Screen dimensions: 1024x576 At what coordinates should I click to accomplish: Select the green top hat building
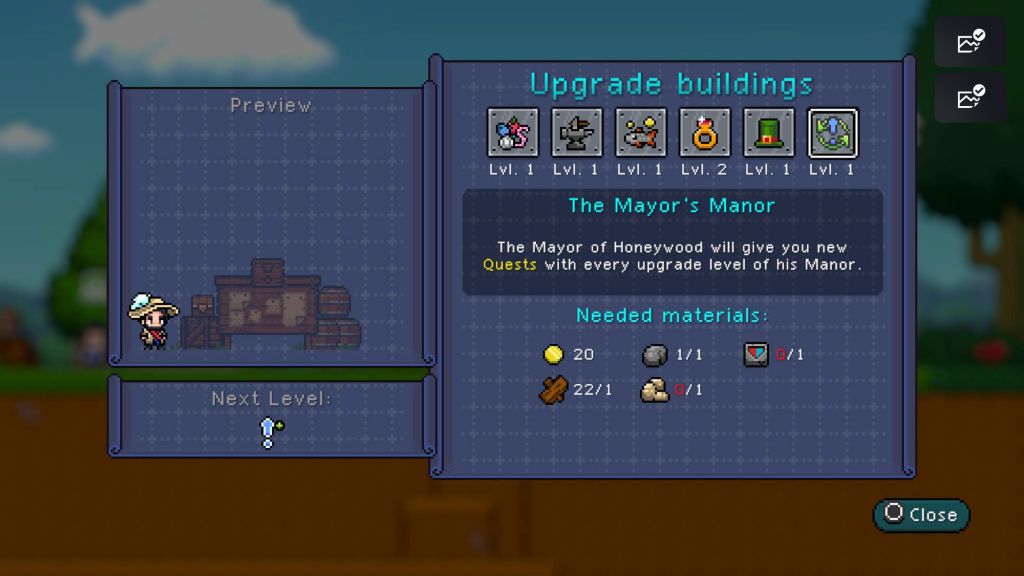[769, 133]
